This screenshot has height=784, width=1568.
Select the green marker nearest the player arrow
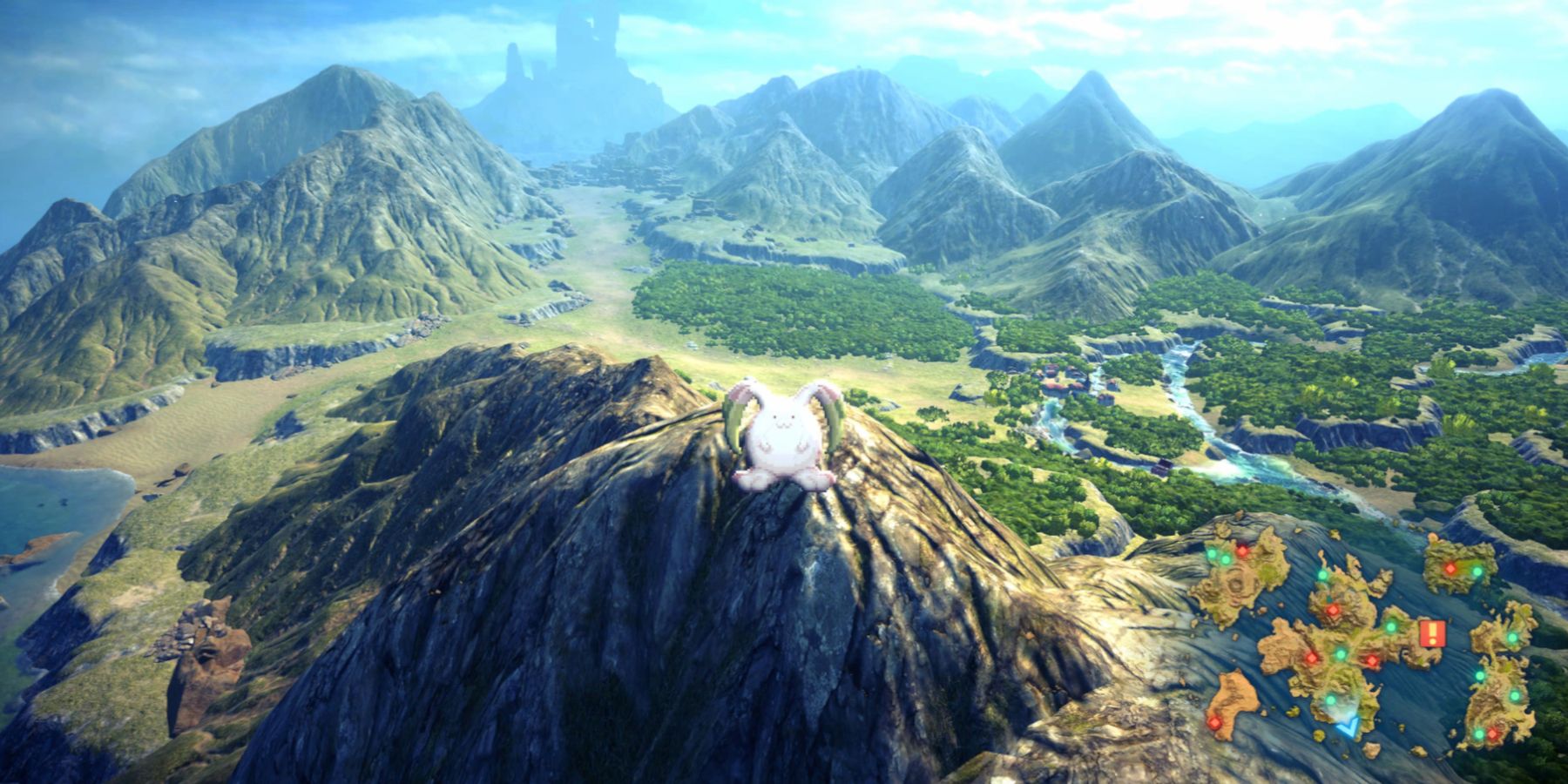click(1329, 699)
